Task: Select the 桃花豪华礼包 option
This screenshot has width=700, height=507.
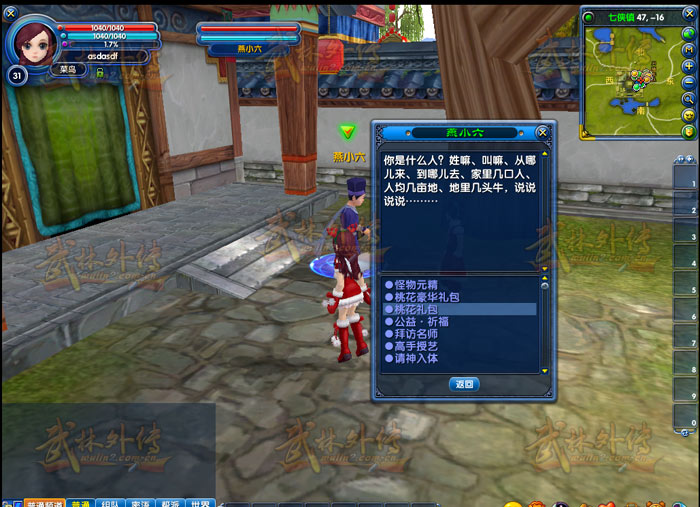Action: coord(424,297)
